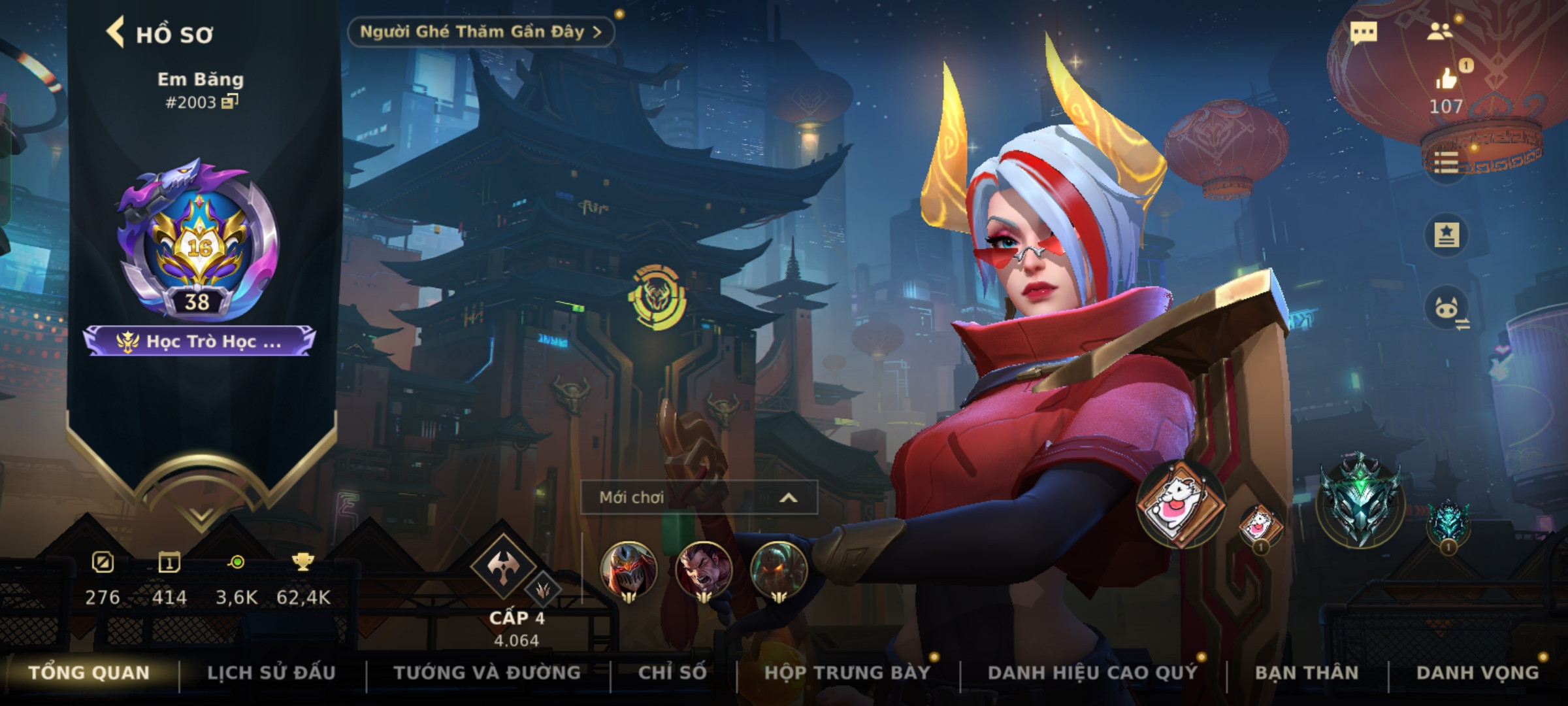
Task: Give a thumbs-up like to profile
Action: [1446, 80]
